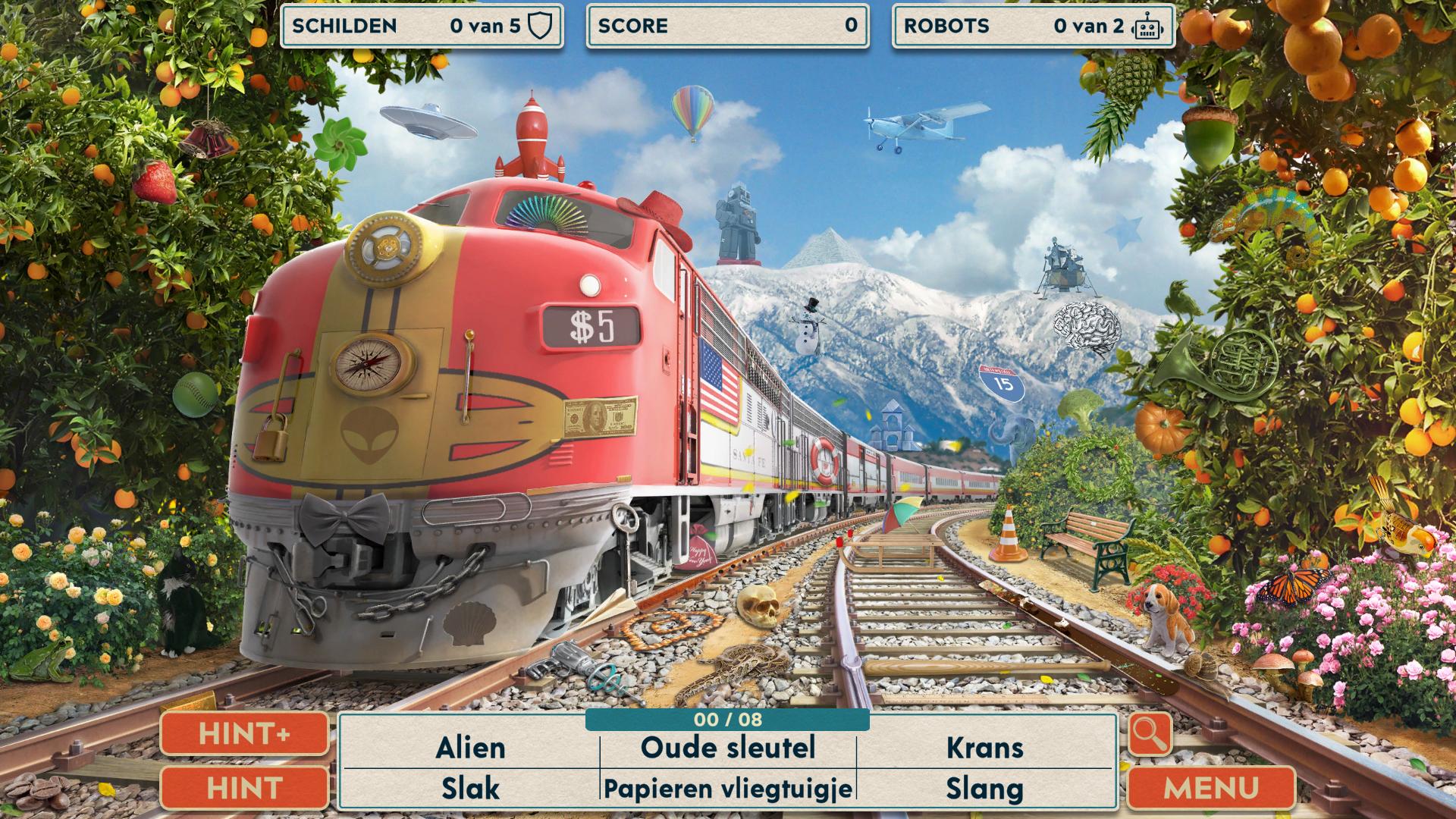The width and height of the screenshot is (1456, 819).
Task: Select 'Alien' in the object list
Action: pyautogui.click(x=470, y=748)
